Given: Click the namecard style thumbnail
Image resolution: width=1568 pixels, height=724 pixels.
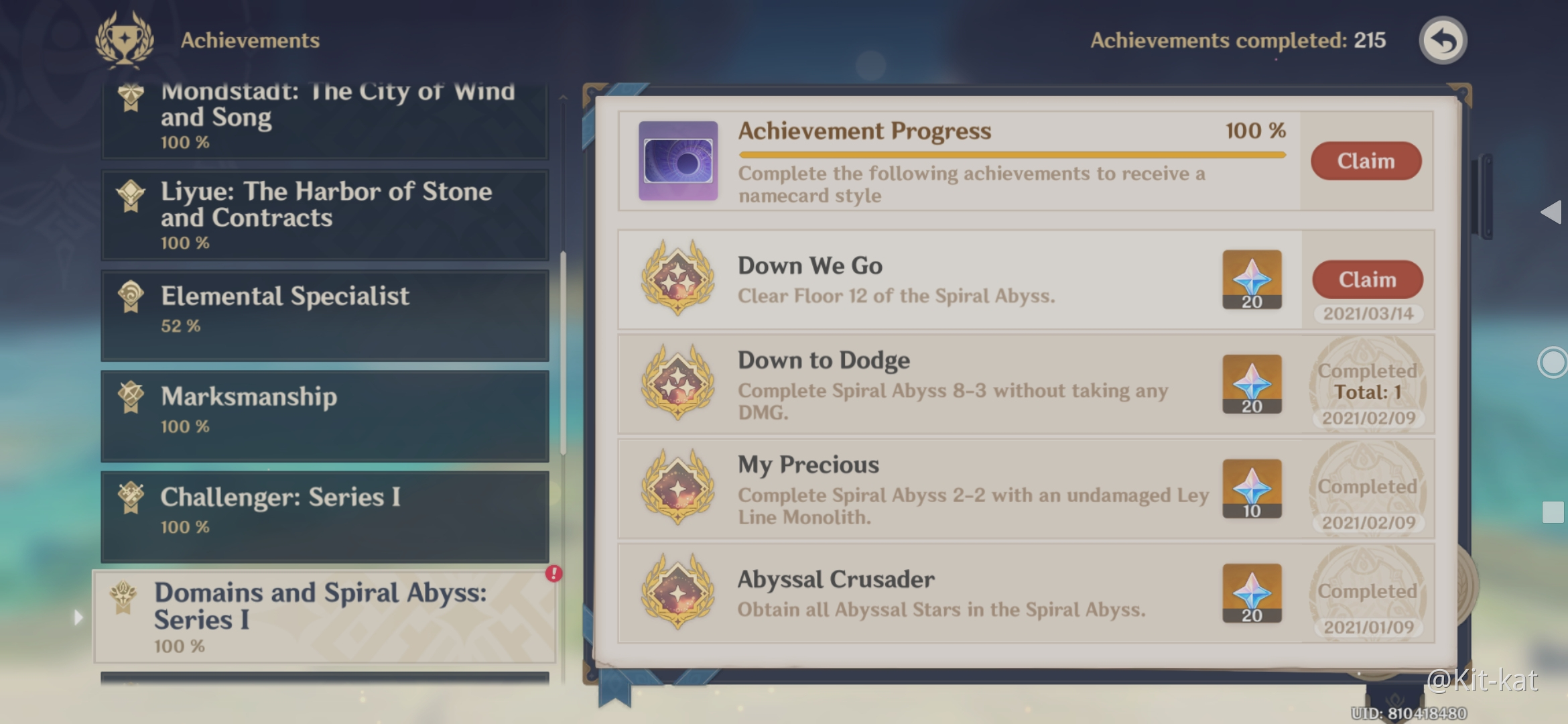Looking at the screenshot, I should click(677, 161).
